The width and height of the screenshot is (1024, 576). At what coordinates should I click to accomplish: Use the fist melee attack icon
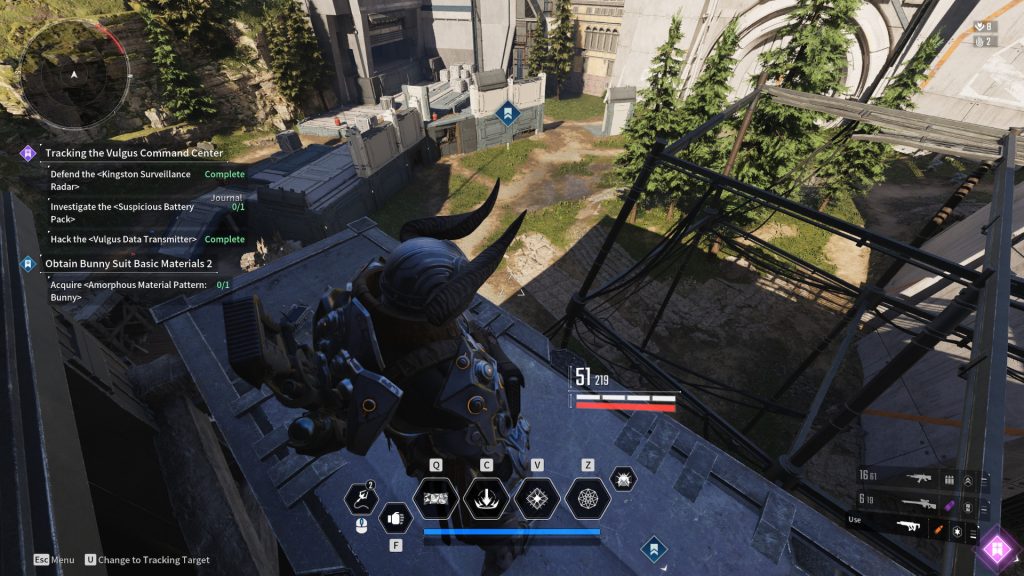click(x=396, y=518)
